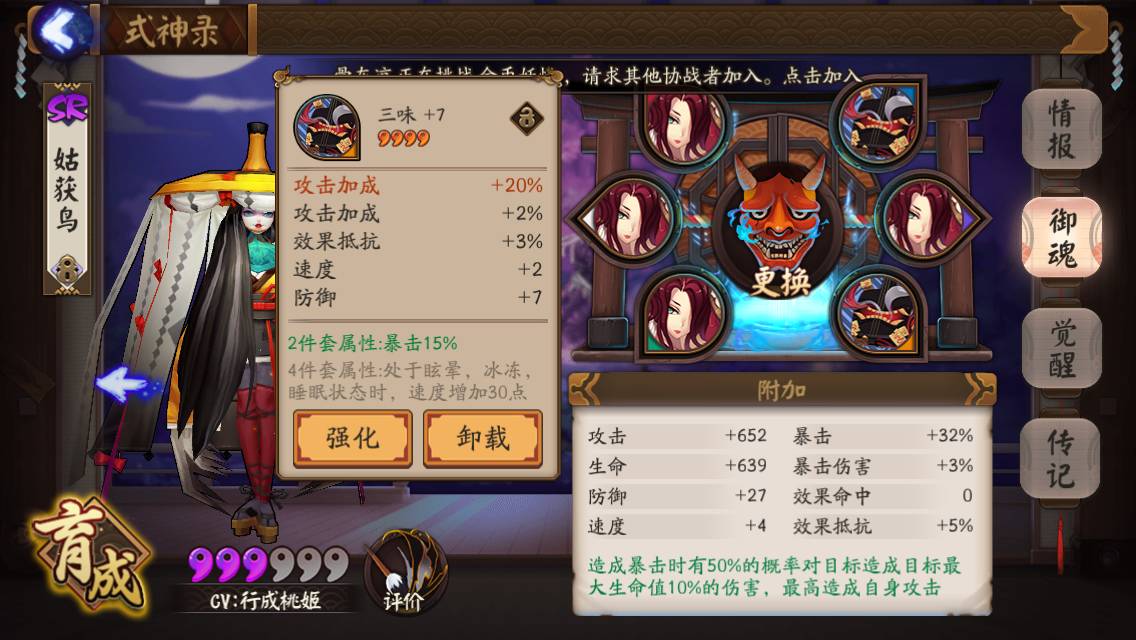Image resolution: width=1136 pixels, height=640 pixels.
Task: Tap the 卸载 unequip button
Action: 483,437
